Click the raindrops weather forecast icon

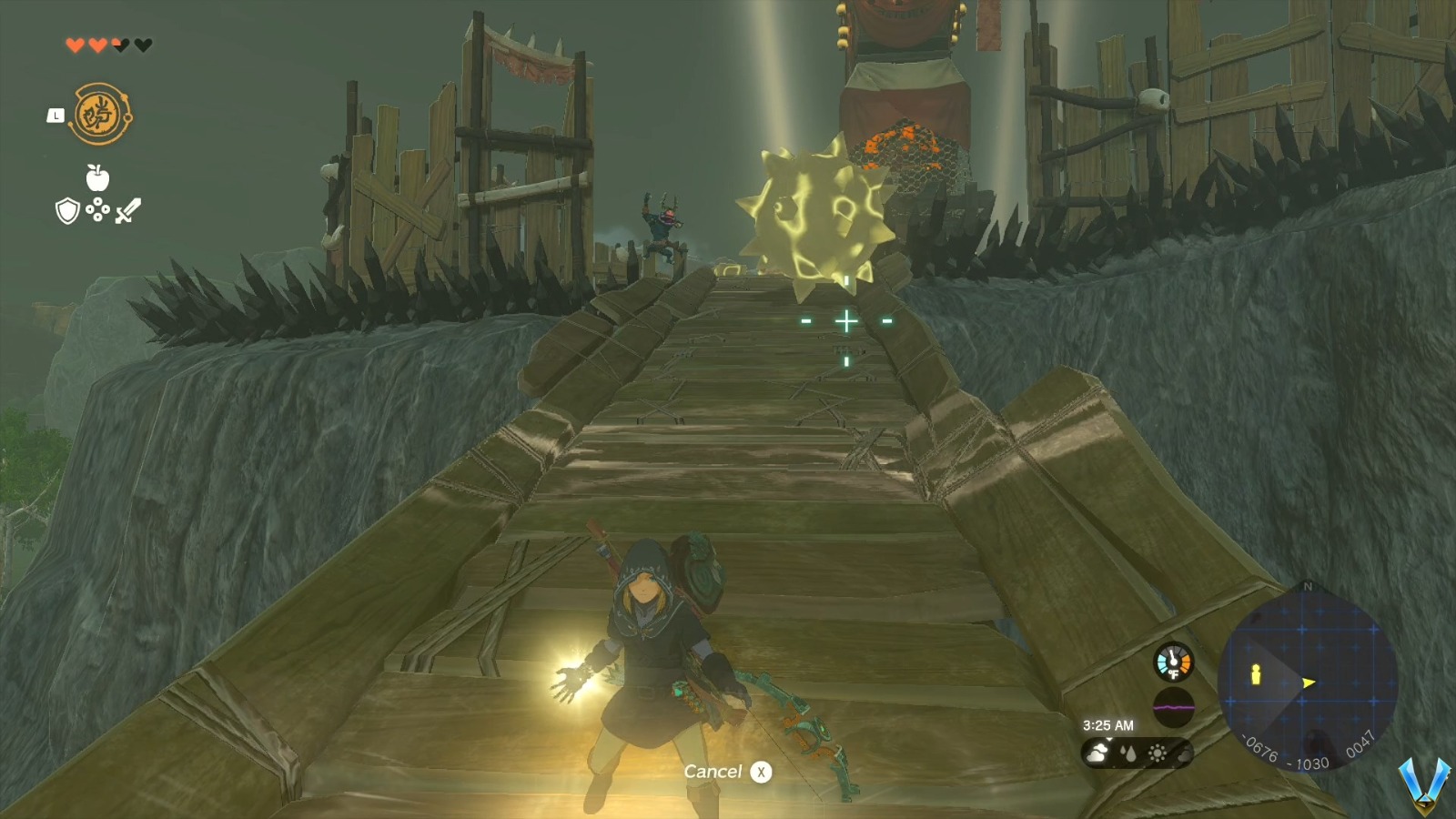coord(1130,753)
